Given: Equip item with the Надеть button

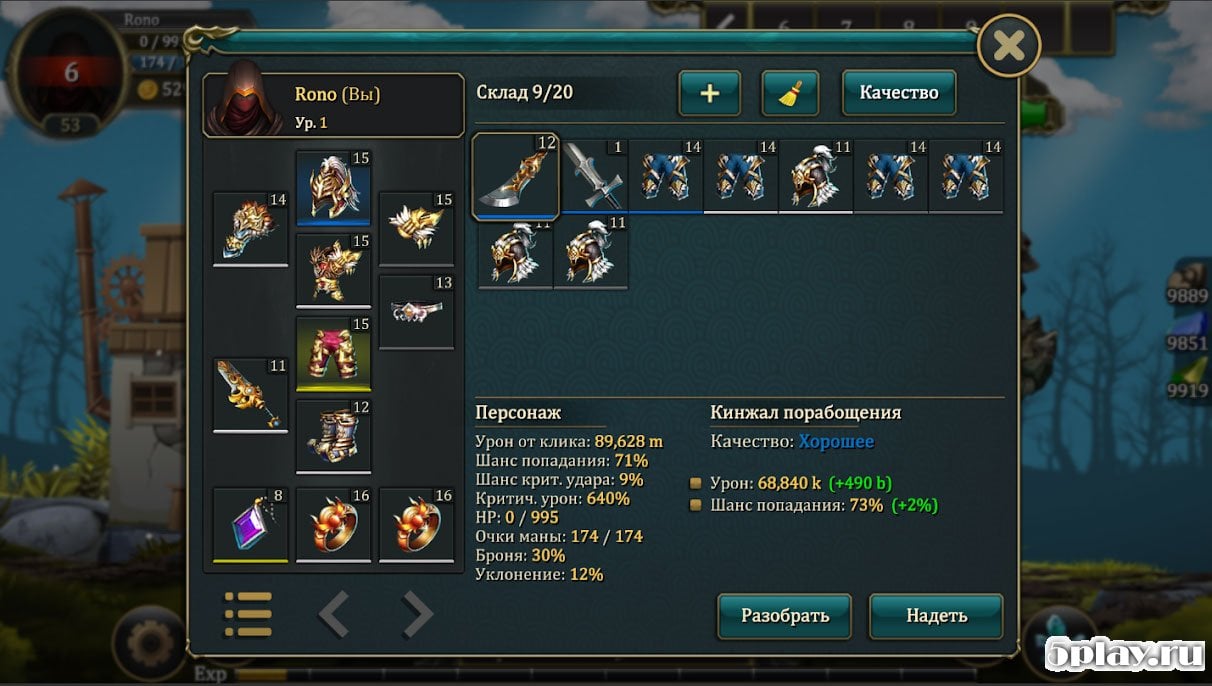Looking at the screenshot, I should 935,615.
